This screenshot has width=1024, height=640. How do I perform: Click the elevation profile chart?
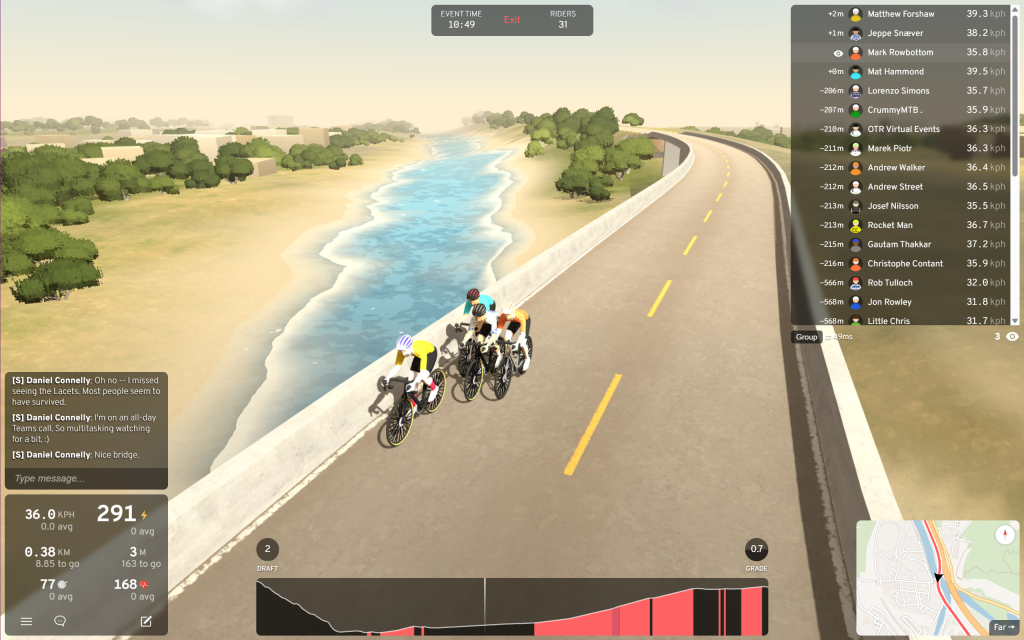pyautogui.click(x=512, y=607)
